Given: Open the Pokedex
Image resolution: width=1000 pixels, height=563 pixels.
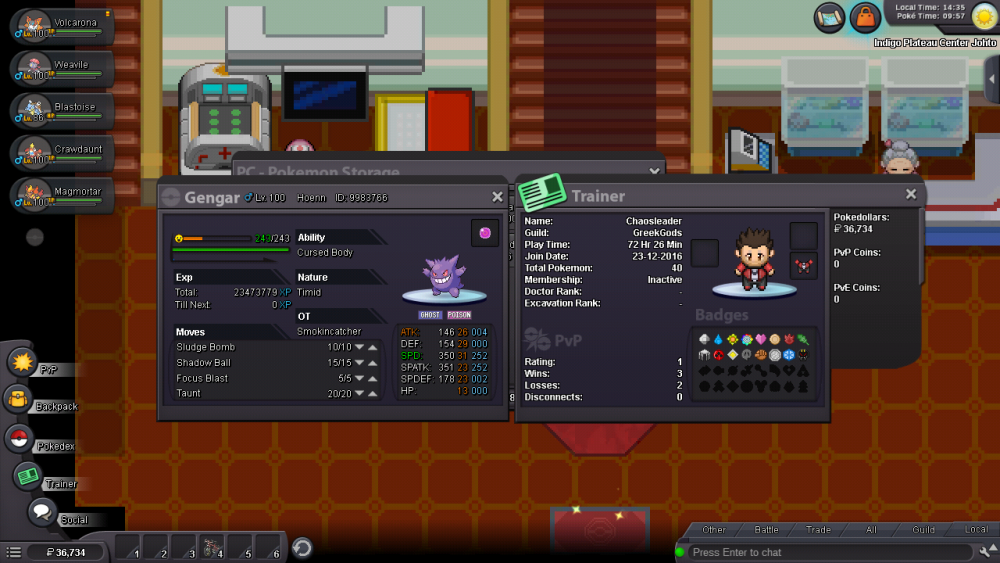Looking at the screenshot, I should pos(19,438).
